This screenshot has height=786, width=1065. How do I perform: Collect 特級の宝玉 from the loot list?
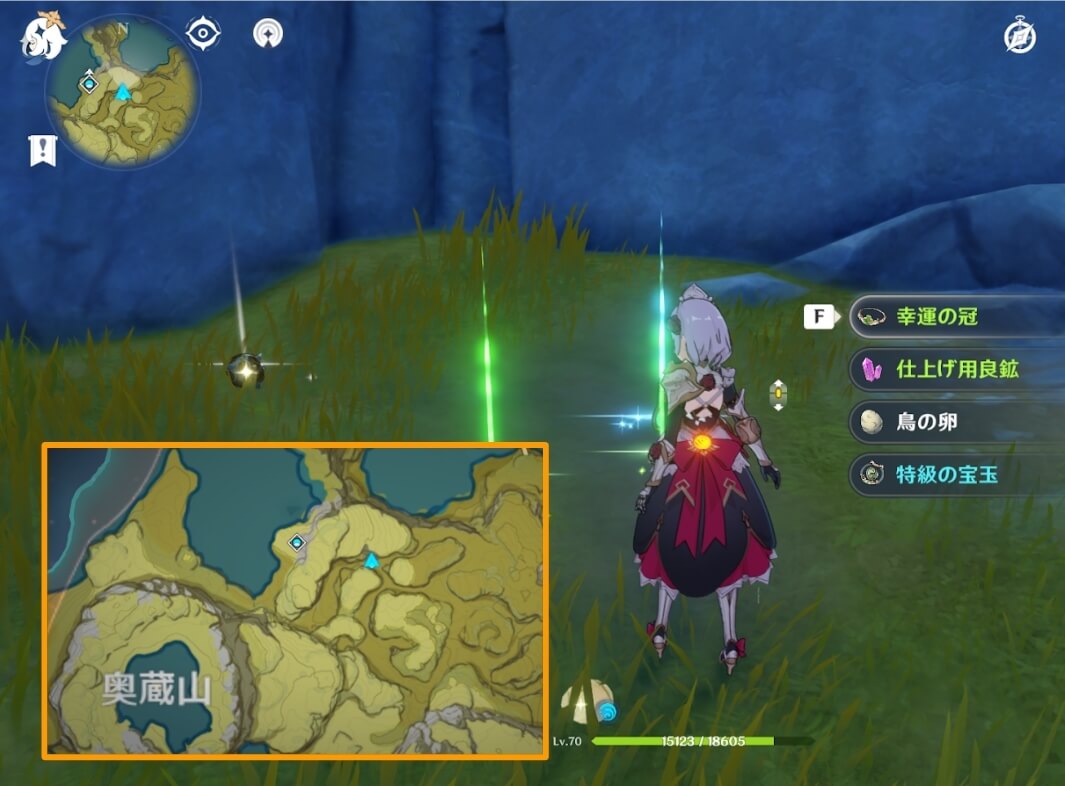tap(956, 475)
